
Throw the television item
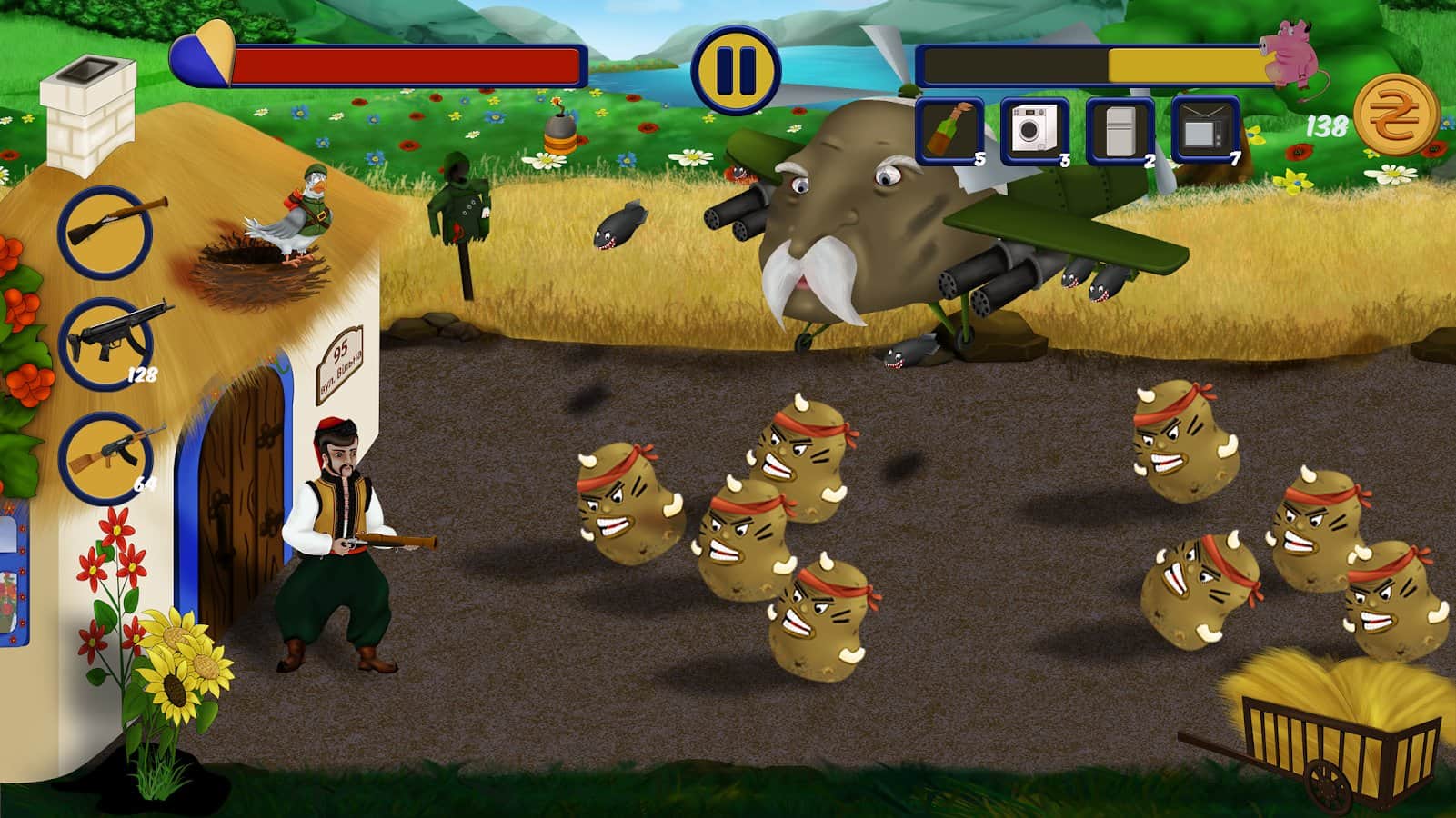(x=1205, y=133)
